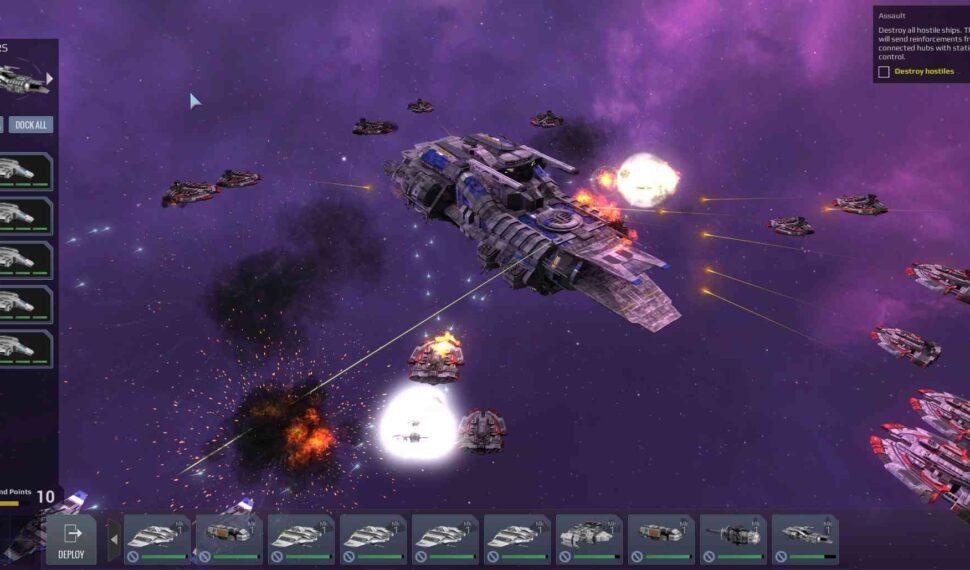The image size is (970, 570).
Task: Click the left arrow beside the ship bar
Action: [x=114, y=540]
